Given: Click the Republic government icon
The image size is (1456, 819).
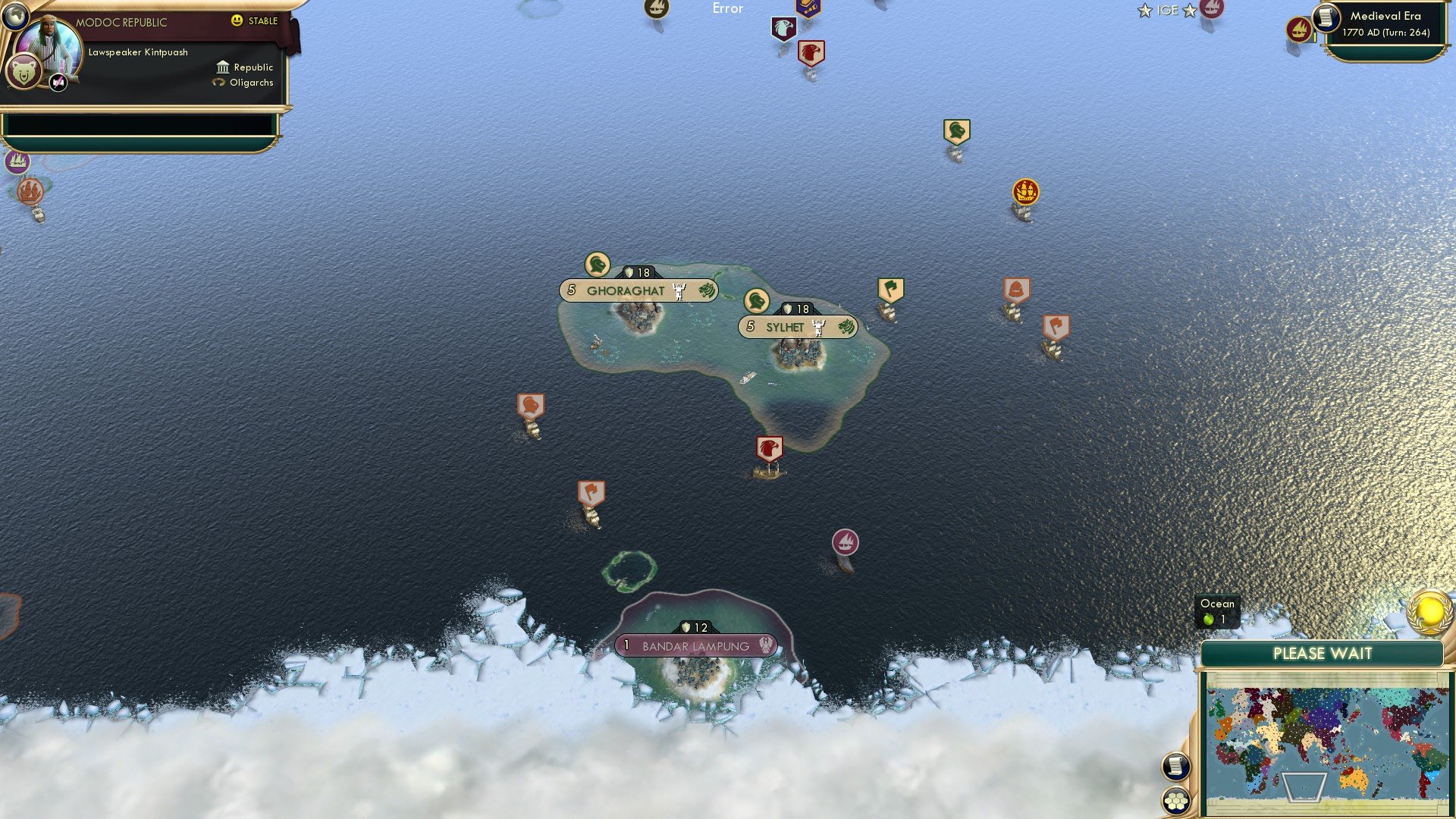Looking at the screenshot, I should [221, 67].
